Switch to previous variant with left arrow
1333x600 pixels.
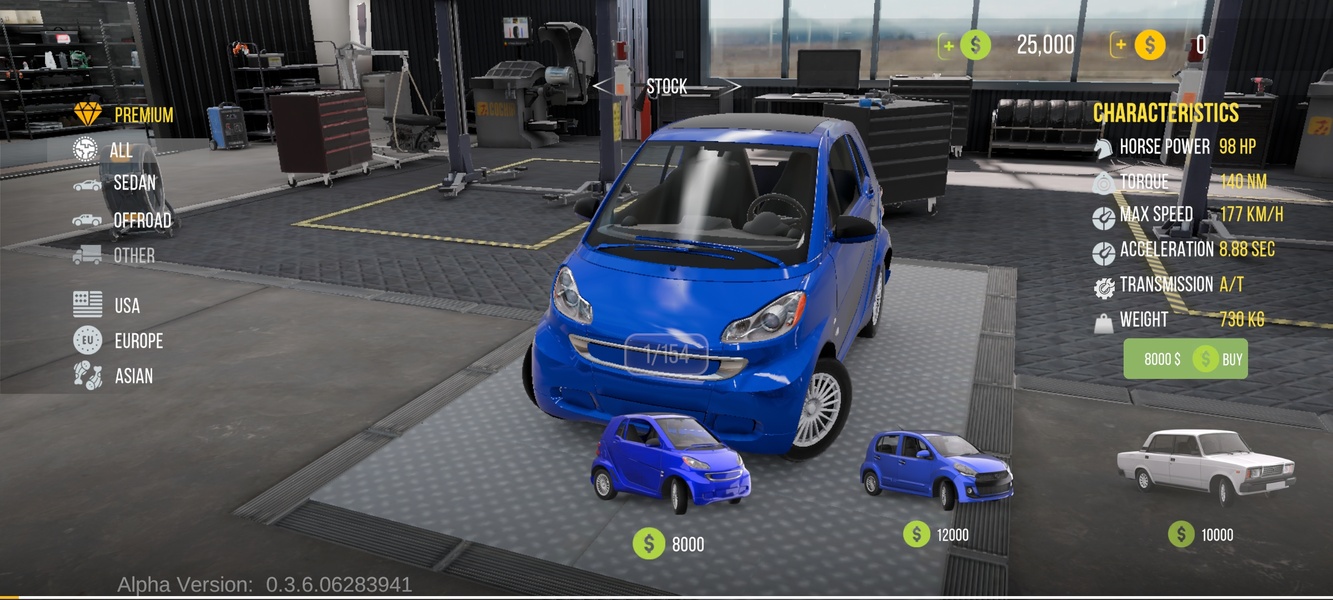(x=603, y=87)
